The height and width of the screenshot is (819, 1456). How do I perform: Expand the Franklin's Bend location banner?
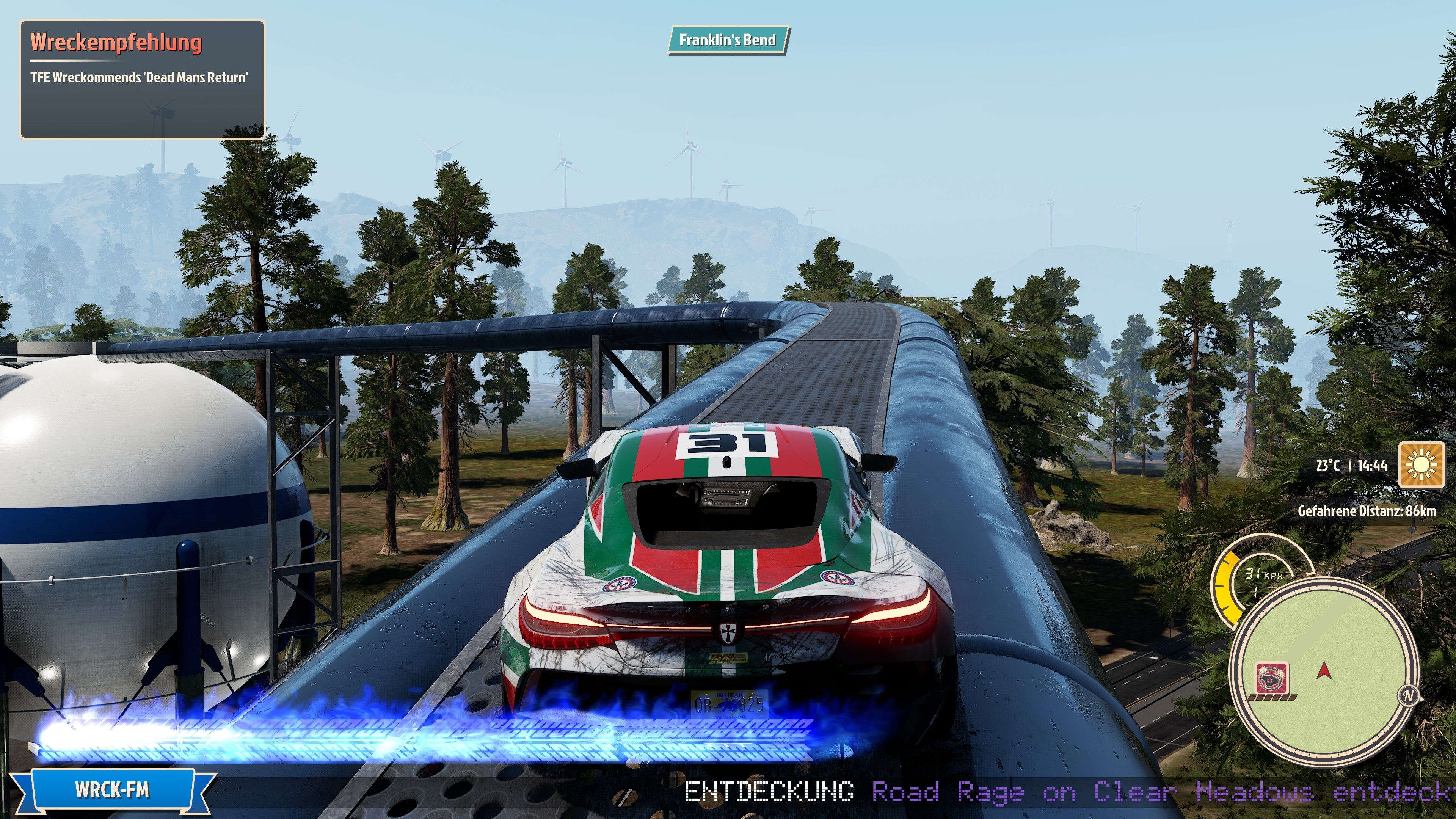point(729,40)
